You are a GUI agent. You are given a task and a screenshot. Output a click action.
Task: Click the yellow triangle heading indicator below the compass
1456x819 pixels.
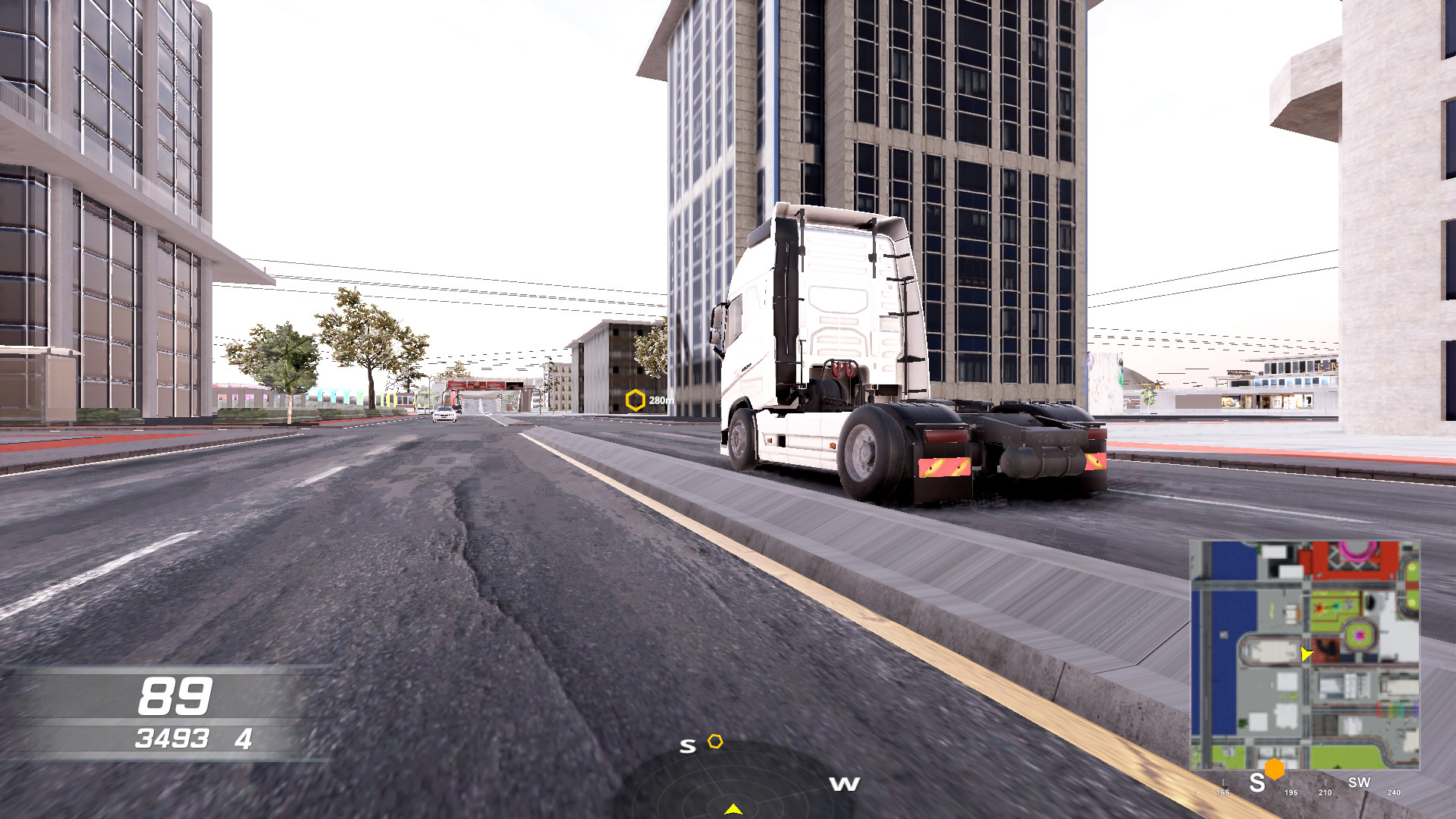coord(735,809)
